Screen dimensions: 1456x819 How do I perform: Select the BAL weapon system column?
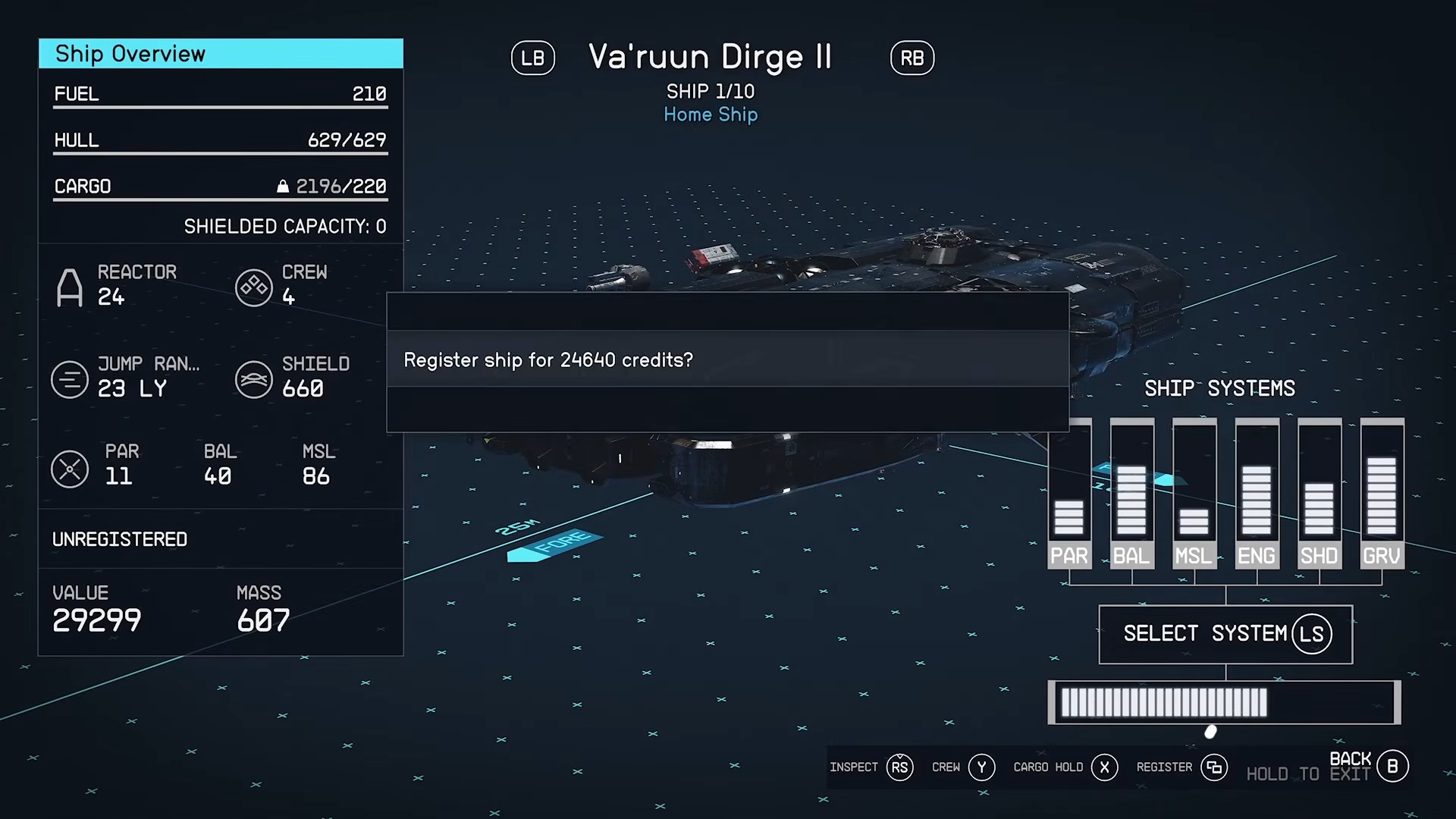[x=1131, y=493]
